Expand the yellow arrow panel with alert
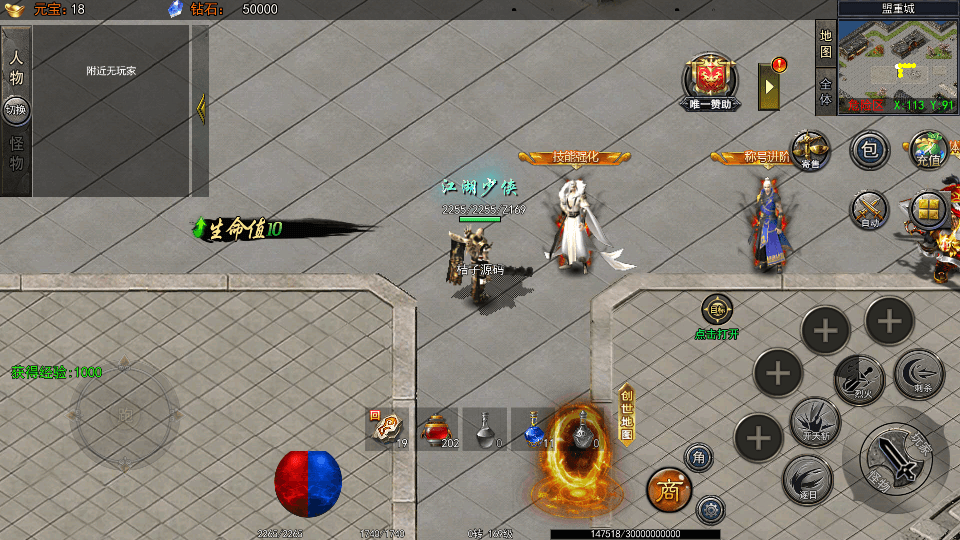The height and width of the screenshot is (540, 960). pos(770,87)
